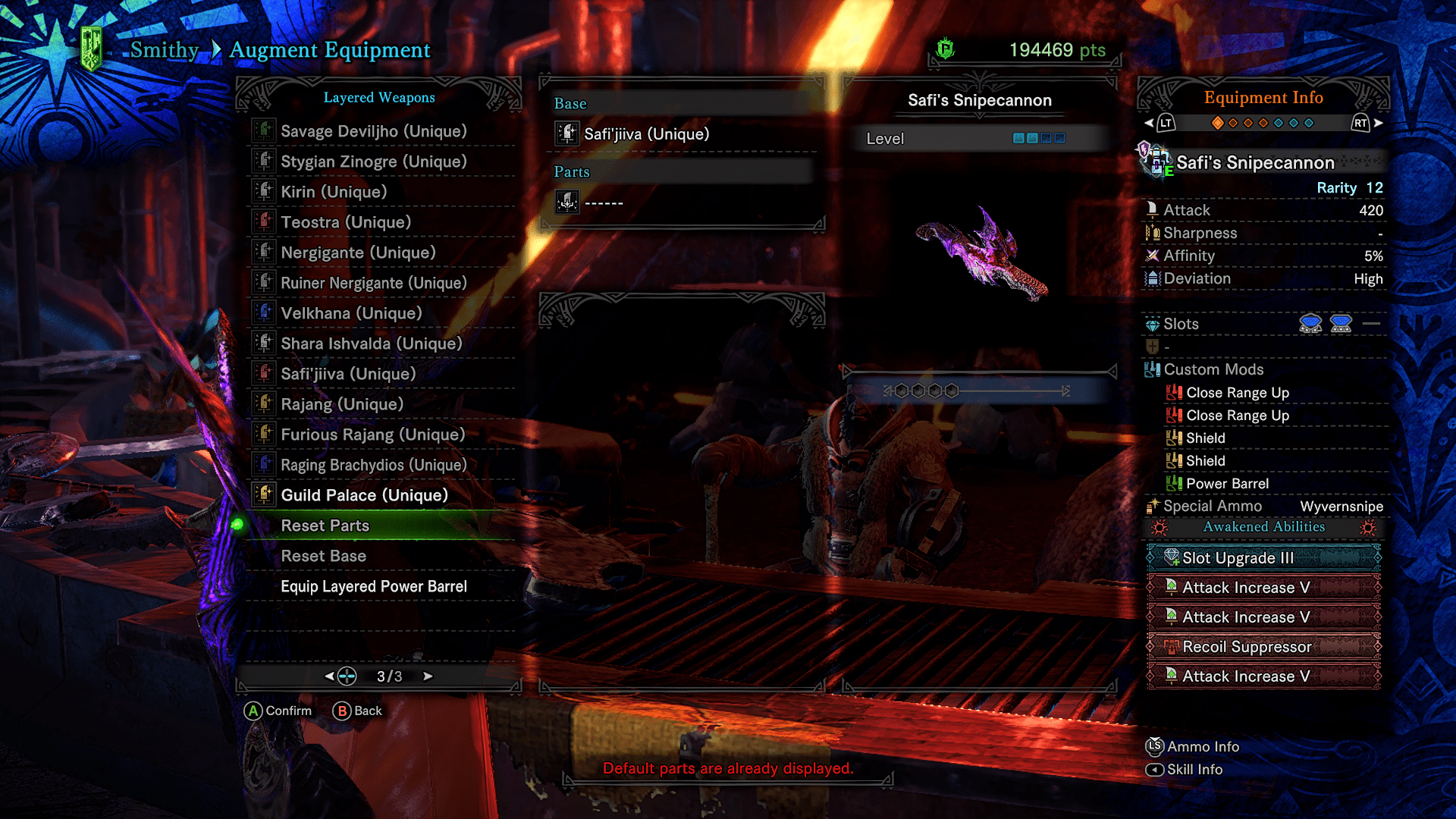Click the Slots gem icon in Equipment Info
The width and height of the screenshot is (1456, 819).
tap(1151, 324)
